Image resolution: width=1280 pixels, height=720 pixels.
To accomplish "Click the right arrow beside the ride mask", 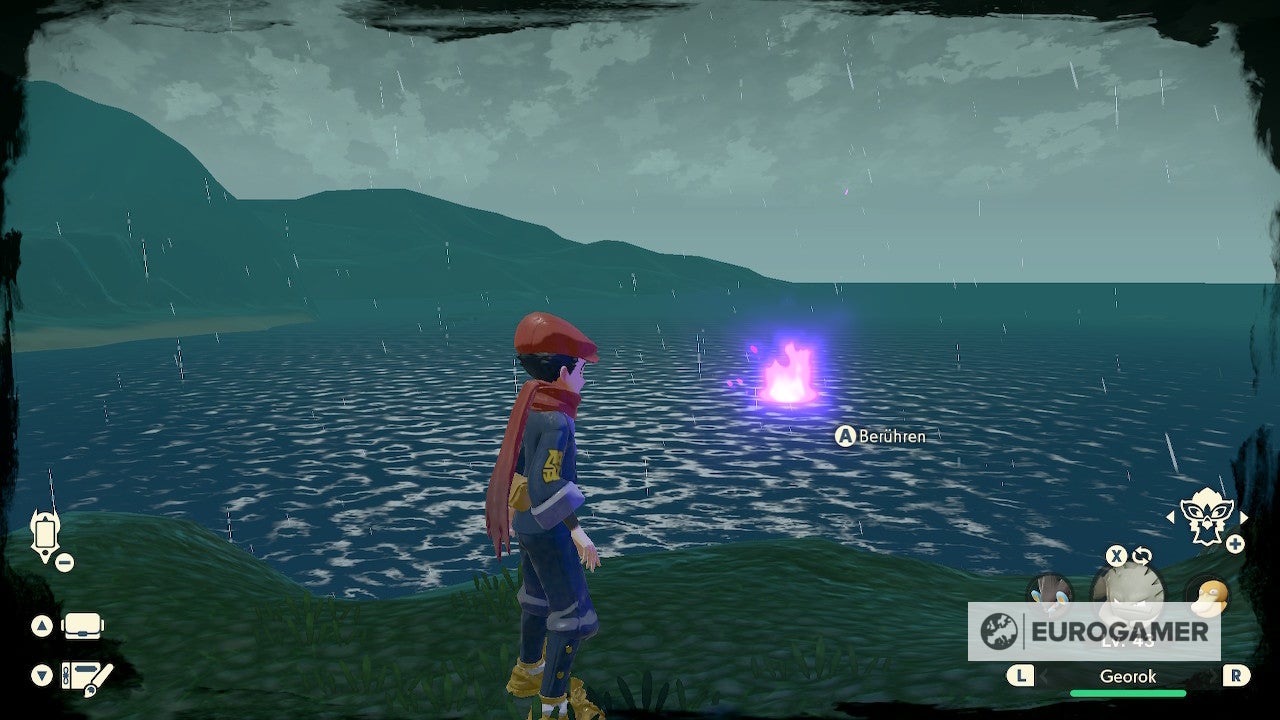I will [1244, 517].
